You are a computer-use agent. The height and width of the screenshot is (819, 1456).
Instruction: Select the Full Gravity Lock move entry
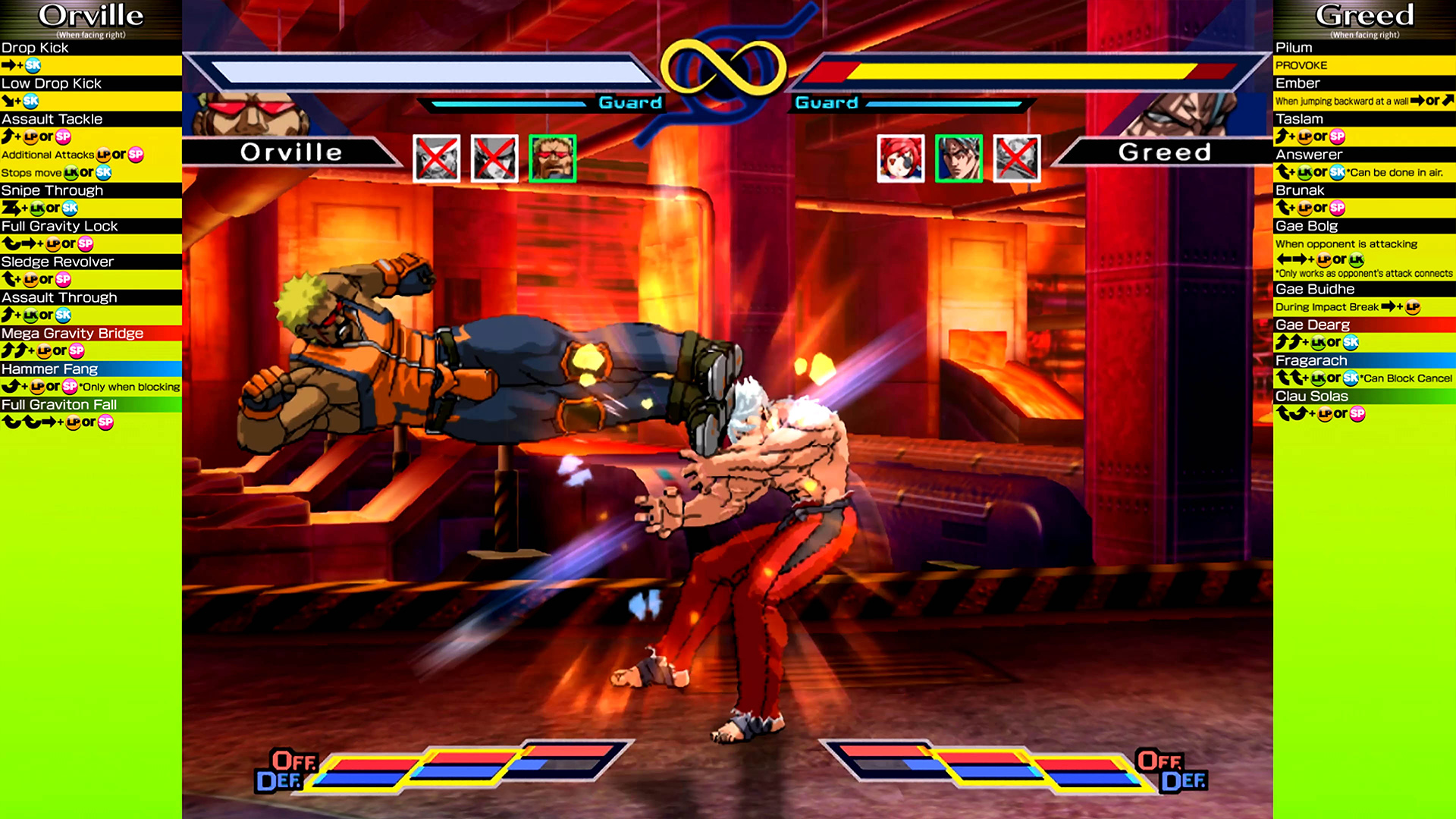pos(59,226)
